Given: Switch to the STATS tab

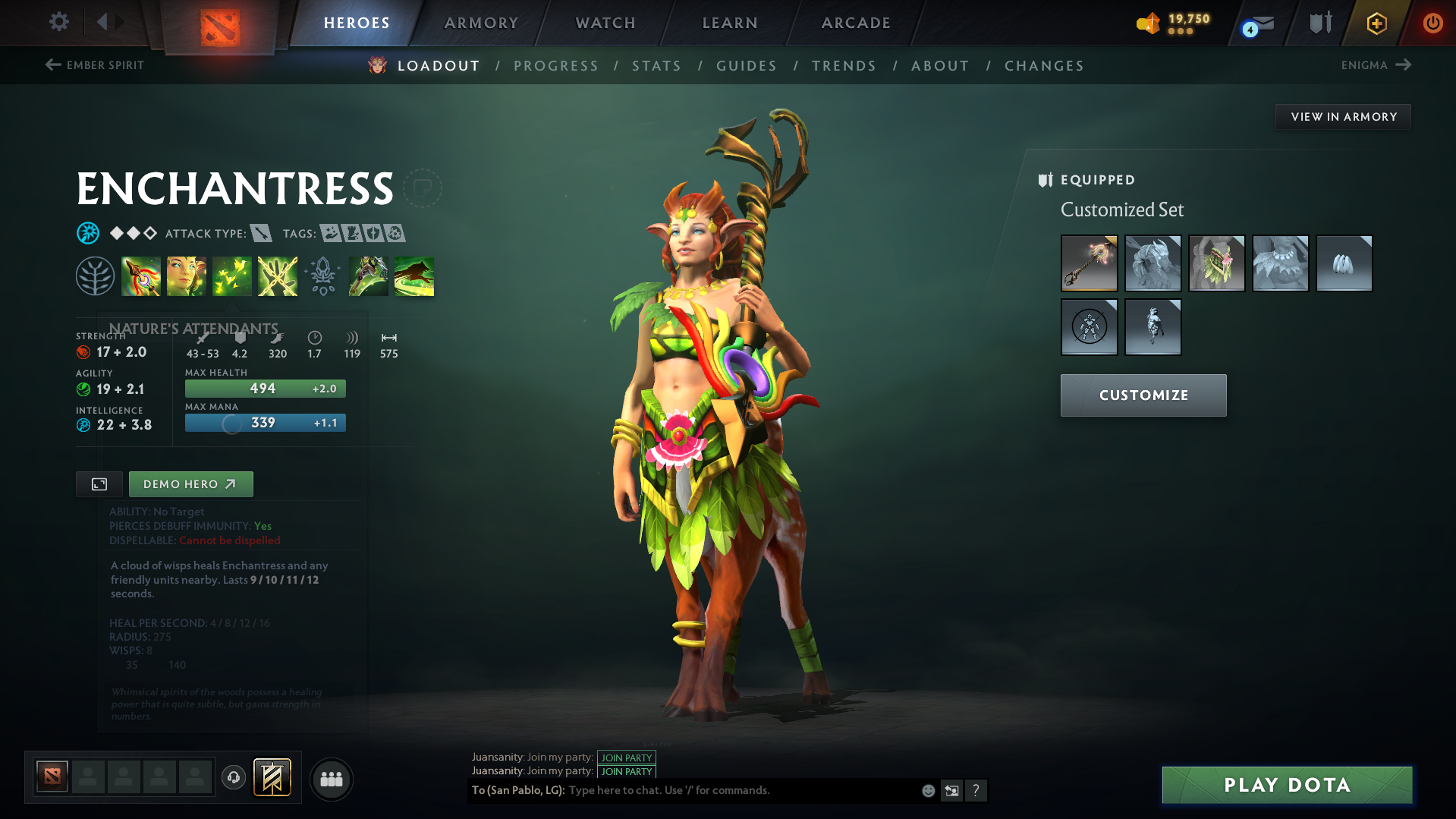Looking at the screenshot, I should 656,66.
